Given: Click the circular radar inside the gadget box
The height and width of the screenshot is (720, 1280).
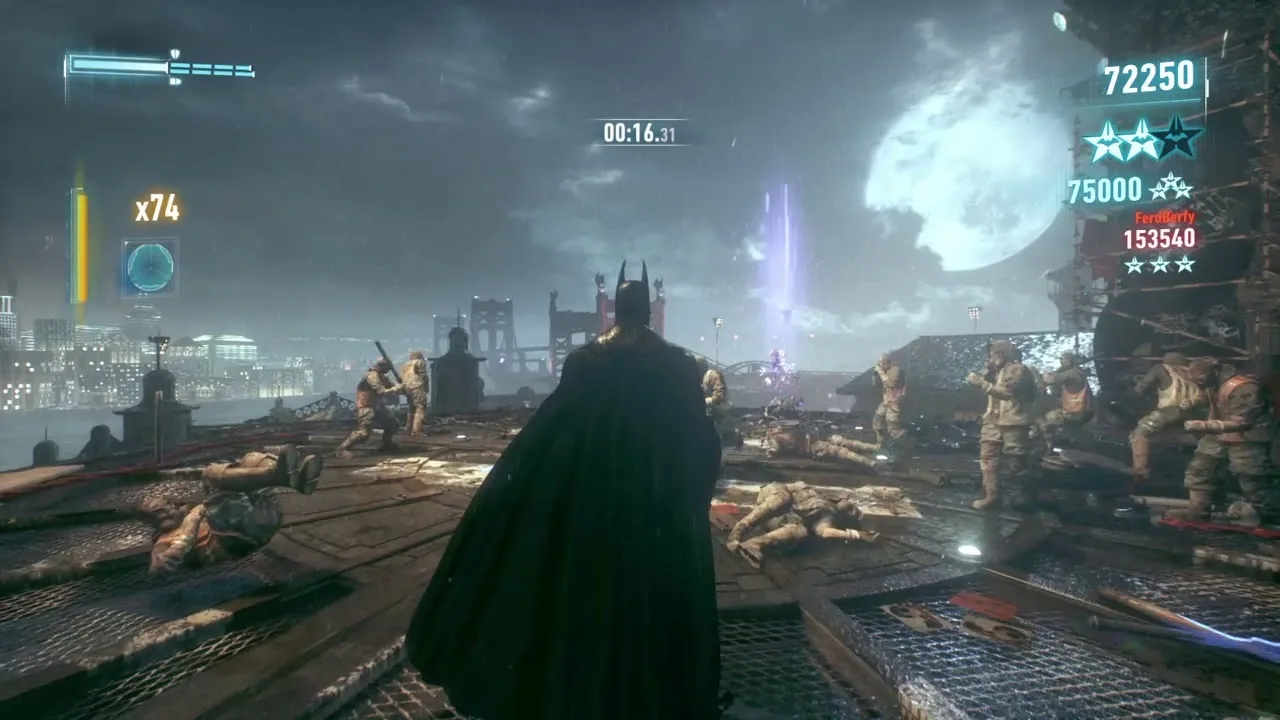Looking at the screenshot, I should pos(149,266).
